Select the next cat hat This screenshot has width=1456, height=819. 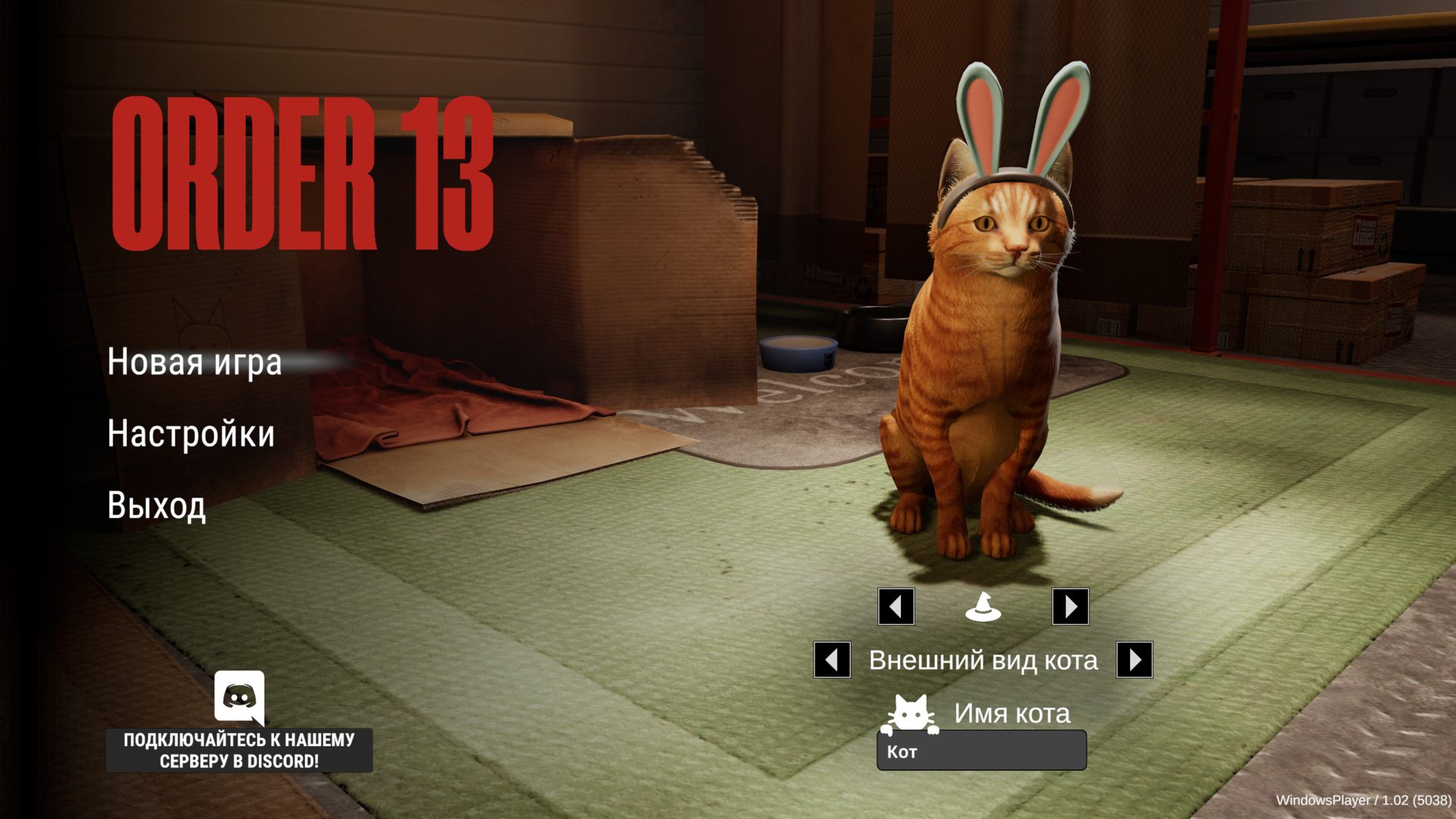click(x=1070, y=607)
